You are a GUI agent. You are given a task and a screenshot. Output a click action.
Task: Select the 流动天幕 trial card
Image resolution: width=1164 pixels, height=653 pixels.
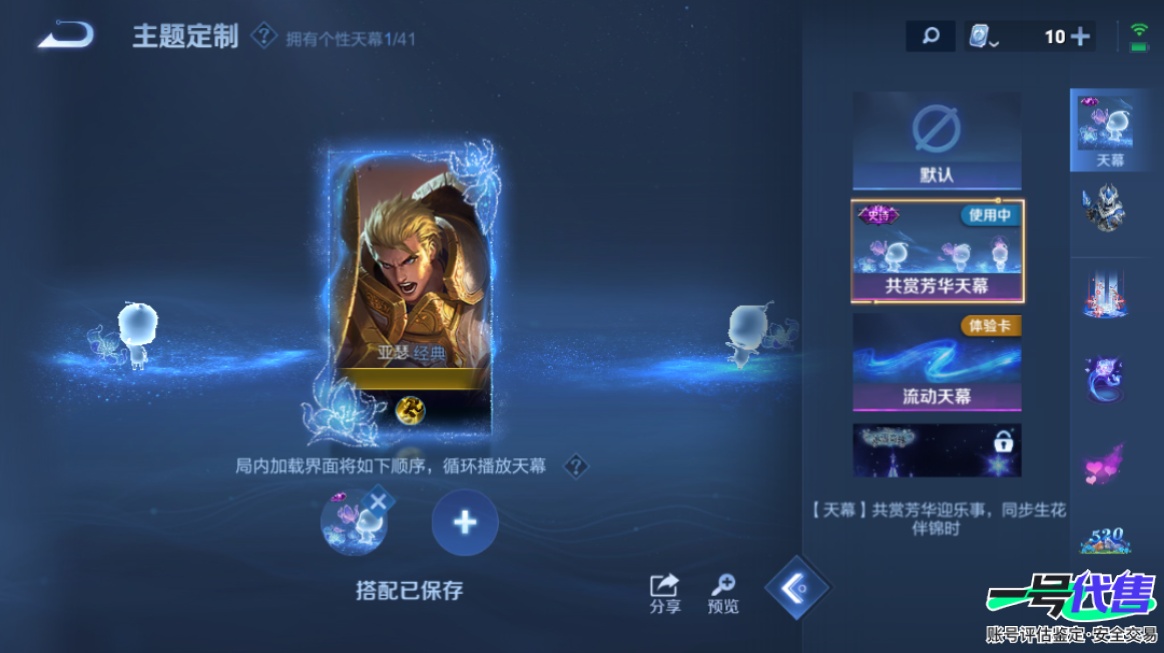pos(936,362)
